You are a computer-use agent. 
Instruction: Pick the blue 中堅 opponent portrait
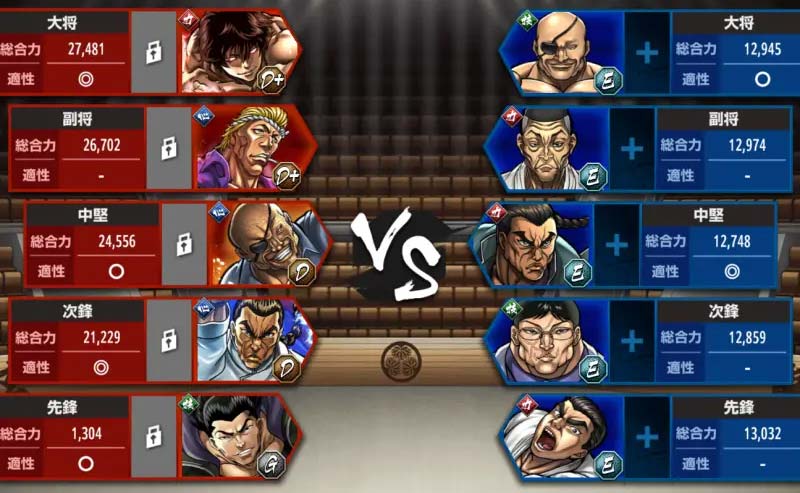(532, 245)
